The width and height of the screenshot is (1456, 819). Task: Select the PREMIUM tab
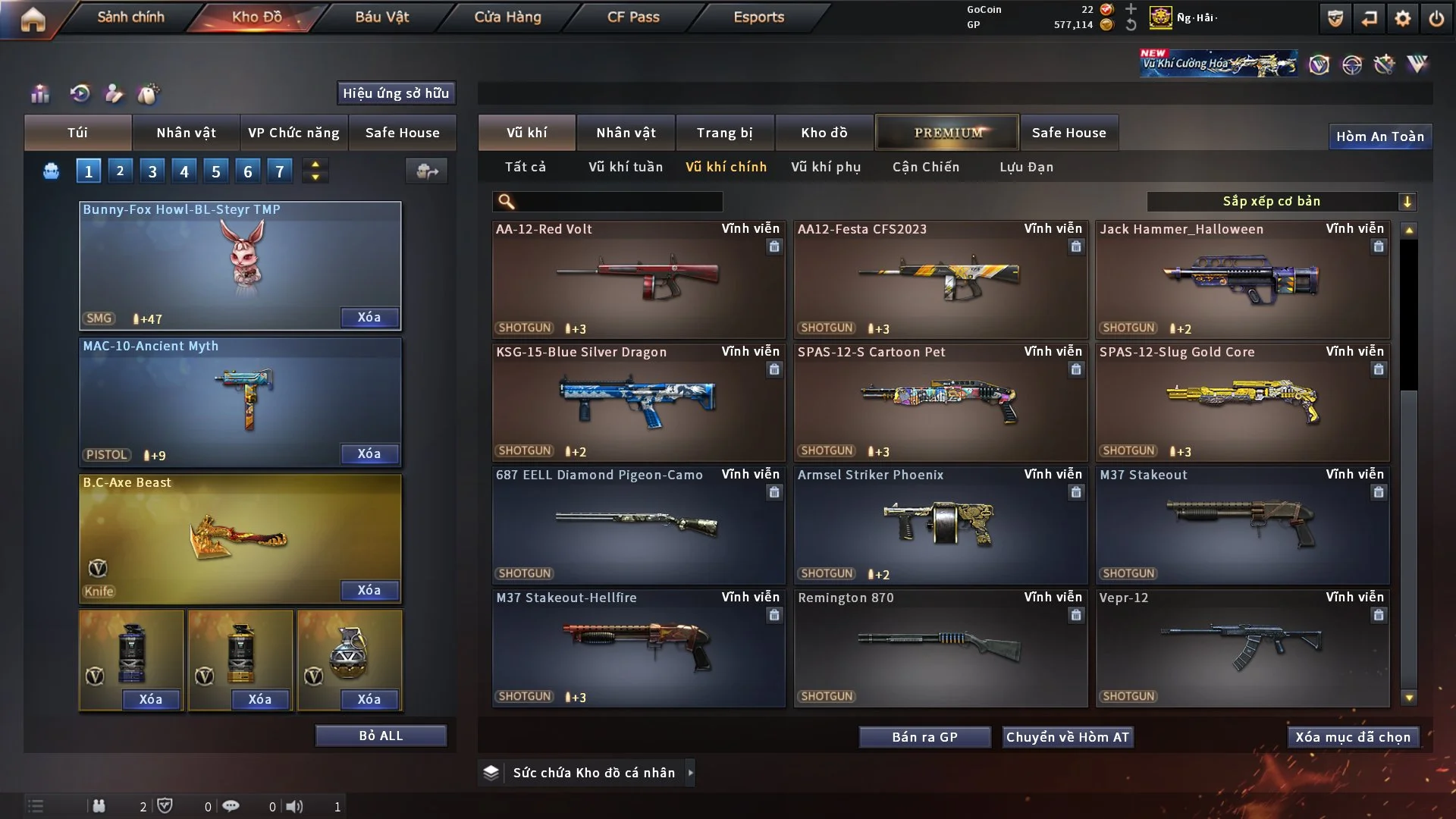(x=947, y=133)
